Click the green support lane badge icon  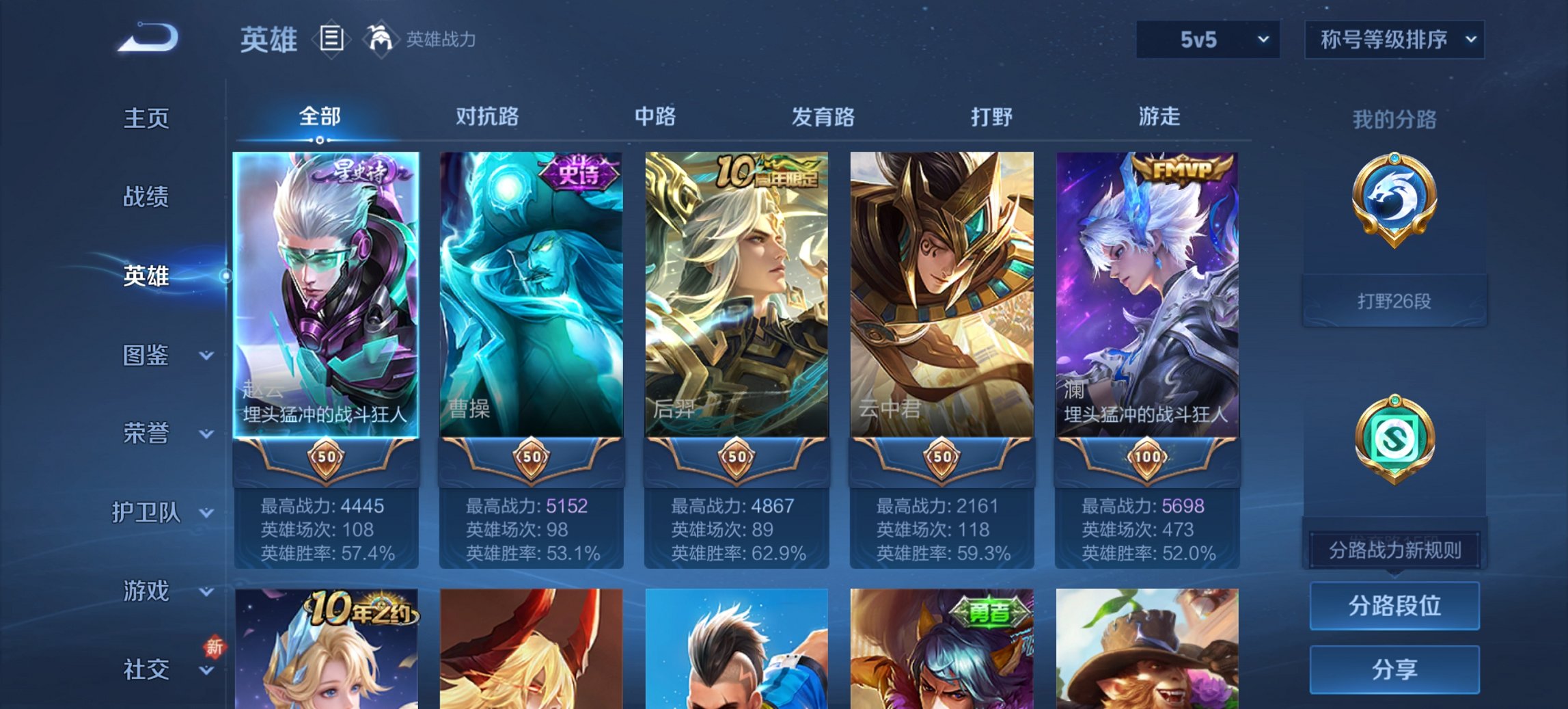click(1394, 441)
